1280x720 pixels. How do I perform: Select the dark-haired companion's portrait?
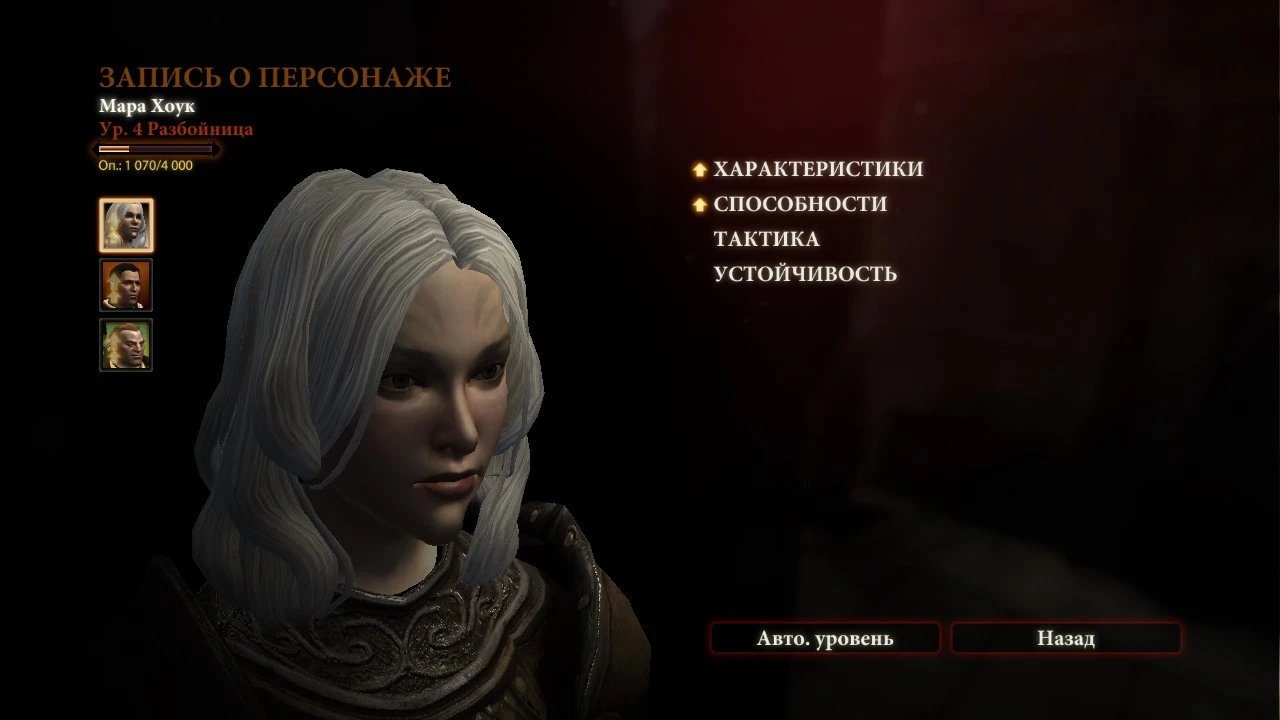click(x=125, y=285)
